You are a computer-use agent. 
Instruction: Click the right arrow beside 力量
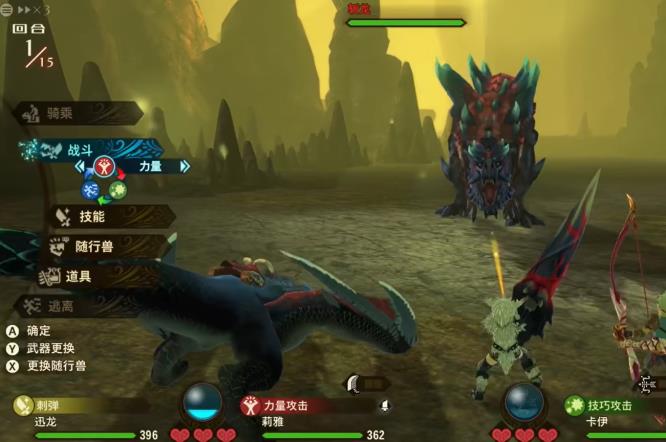pos(184,167)
